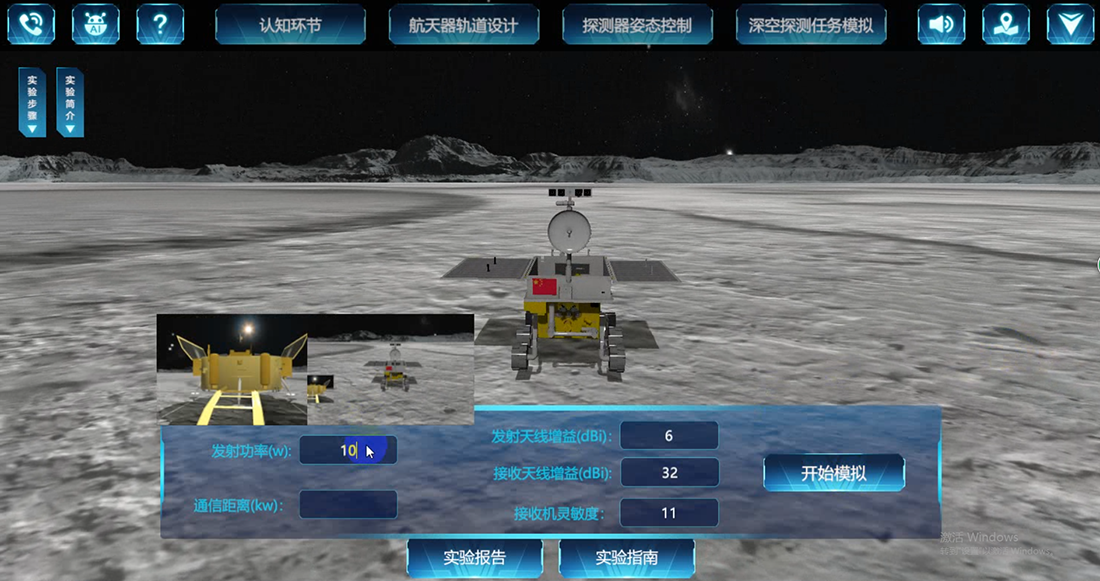Open the 实验指南 guide
Screen dimensions: 1100x581
tap(626, 557)
